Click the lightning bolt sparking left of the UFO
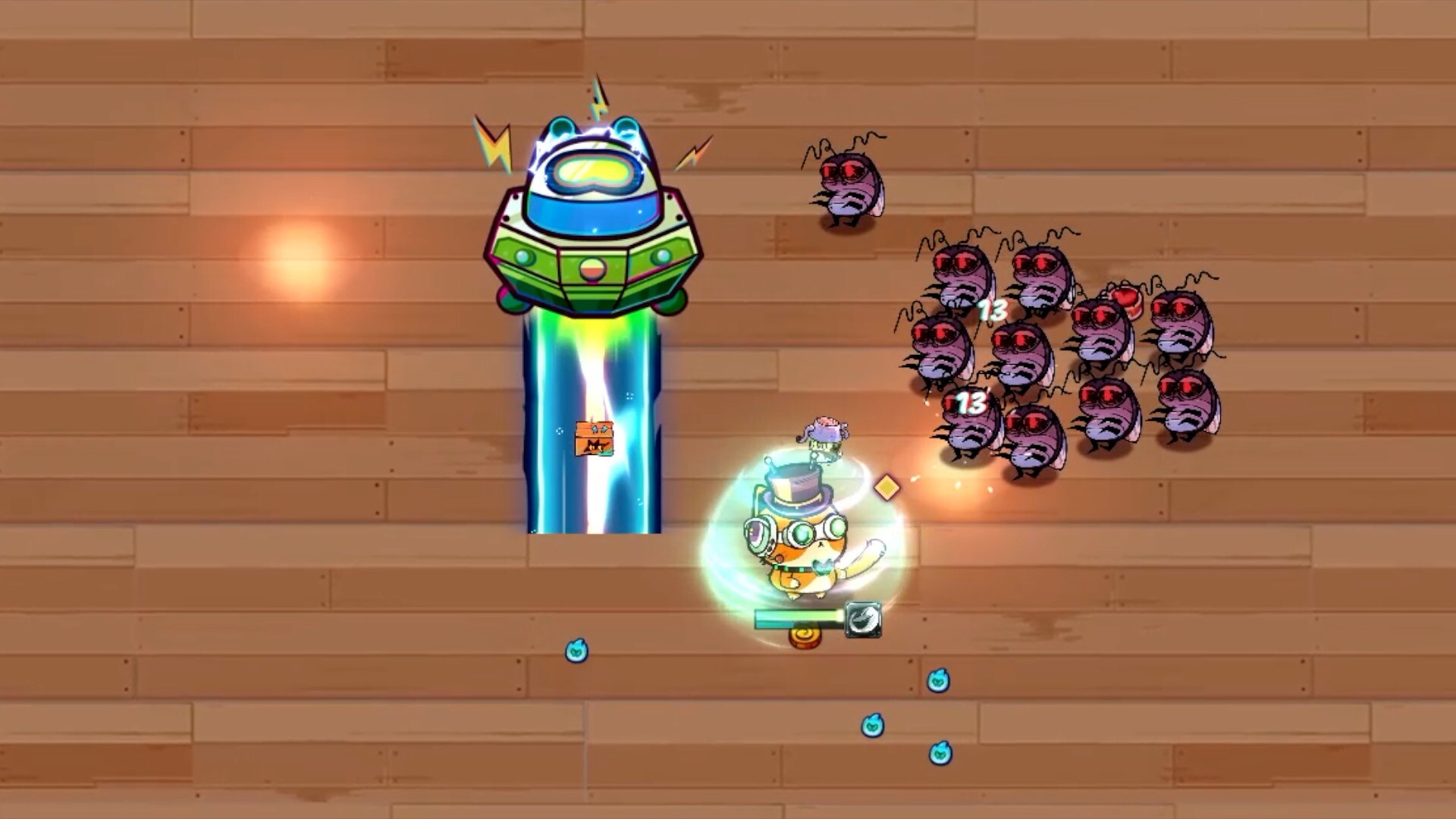Screen dimensions: 1456x819 pyautogui.click(x=493, y=144)
